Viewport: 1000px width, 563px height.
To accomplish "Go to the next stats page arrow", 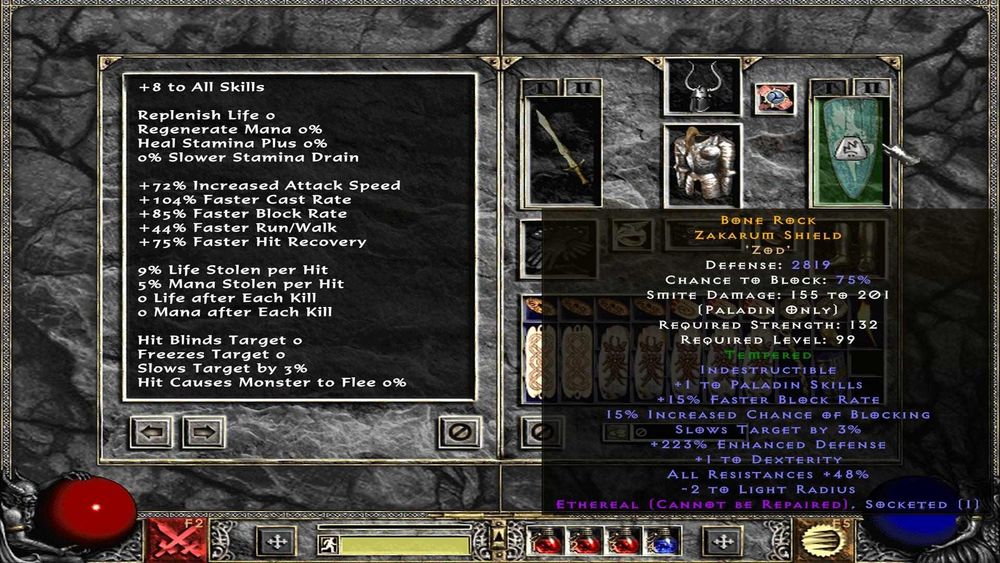I will (203, 433).
